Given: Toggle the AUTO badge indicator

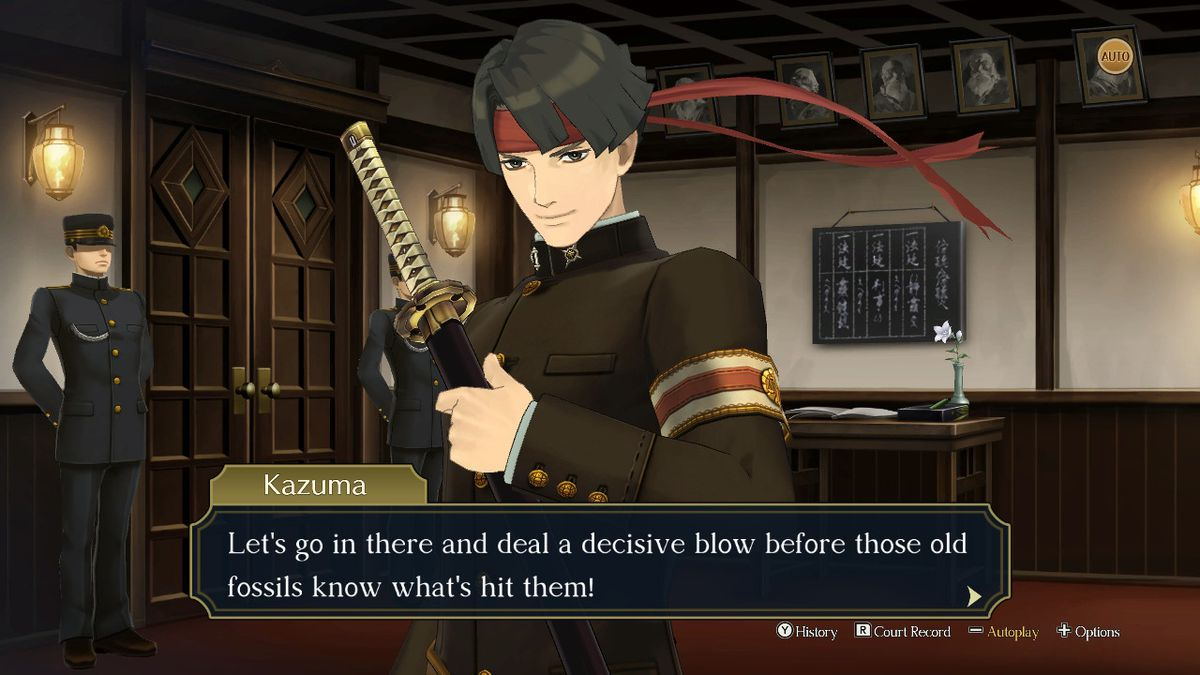Looking at the screenshot, I should coord(1114,56).
